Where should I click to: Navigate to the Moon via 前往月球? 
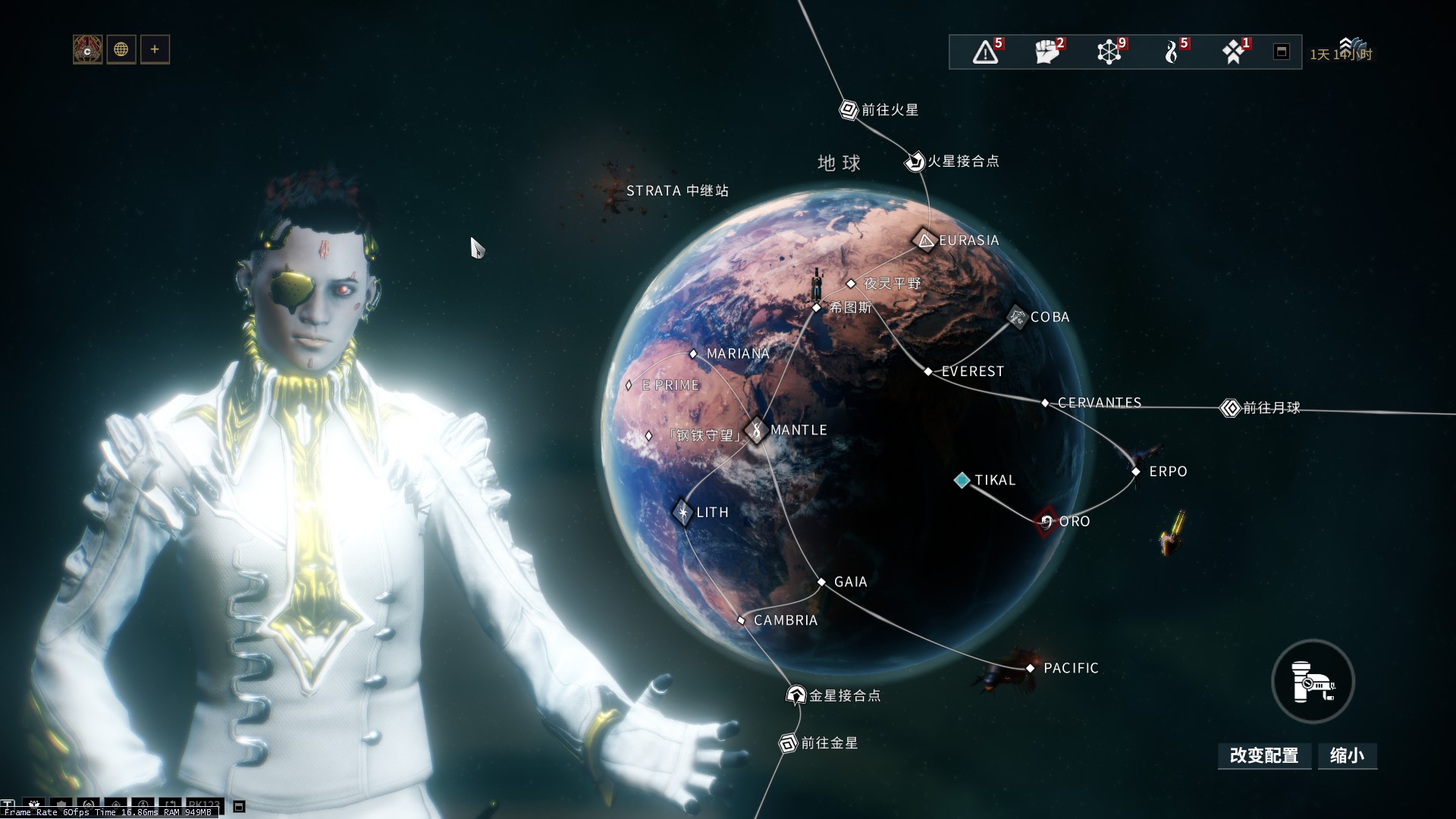1229,408
